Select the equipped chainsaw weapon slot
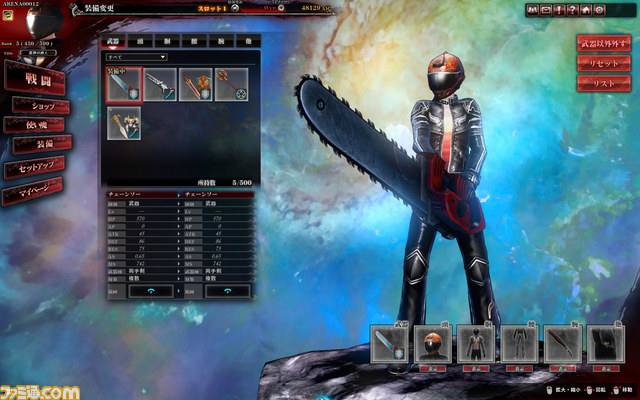640x400 pixels. pos(124,84)
